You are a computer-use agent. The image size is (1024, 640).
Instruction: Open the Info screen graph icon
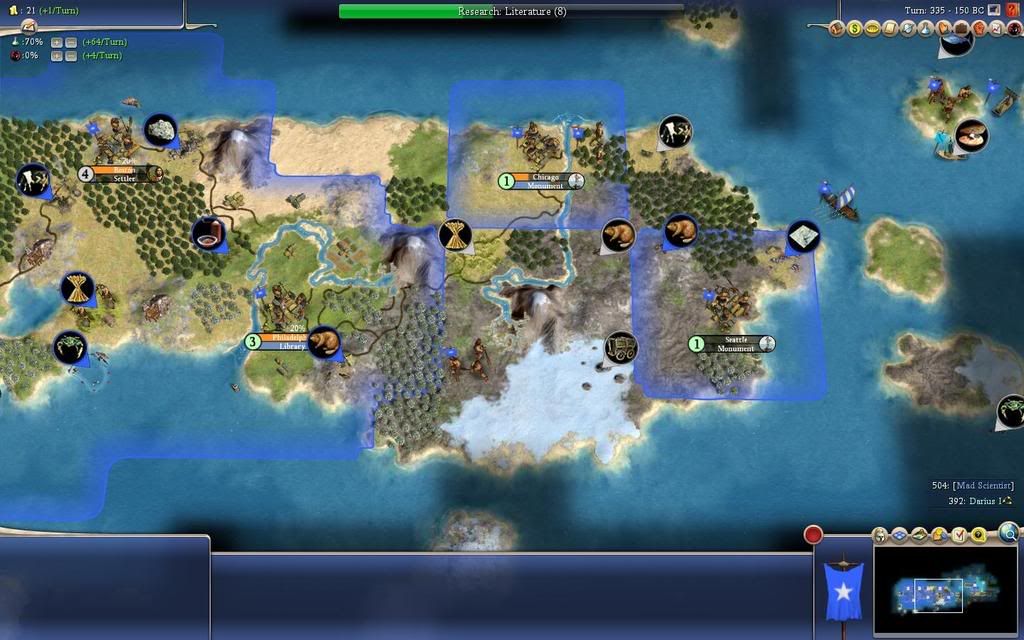(997, 29)
